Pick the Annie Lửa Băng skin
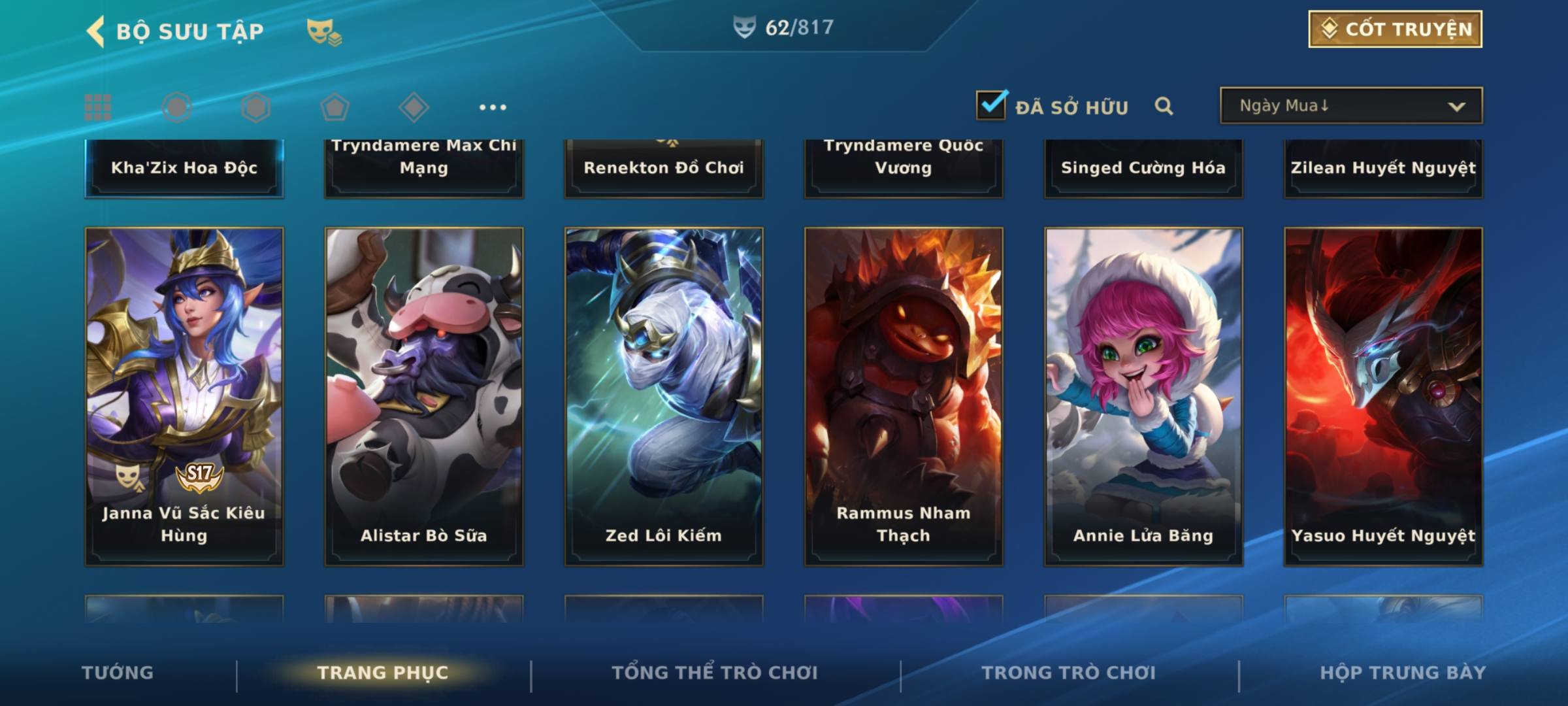 click(1143, 396)
